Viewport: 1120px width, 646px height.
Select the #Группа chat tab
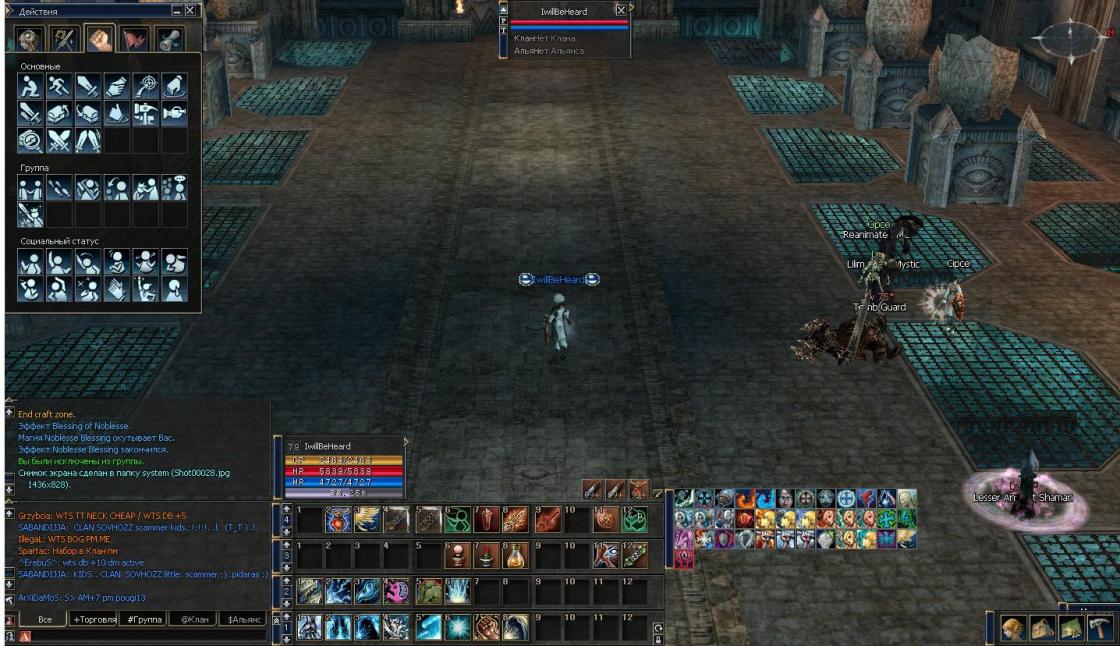tap(144, 620)
